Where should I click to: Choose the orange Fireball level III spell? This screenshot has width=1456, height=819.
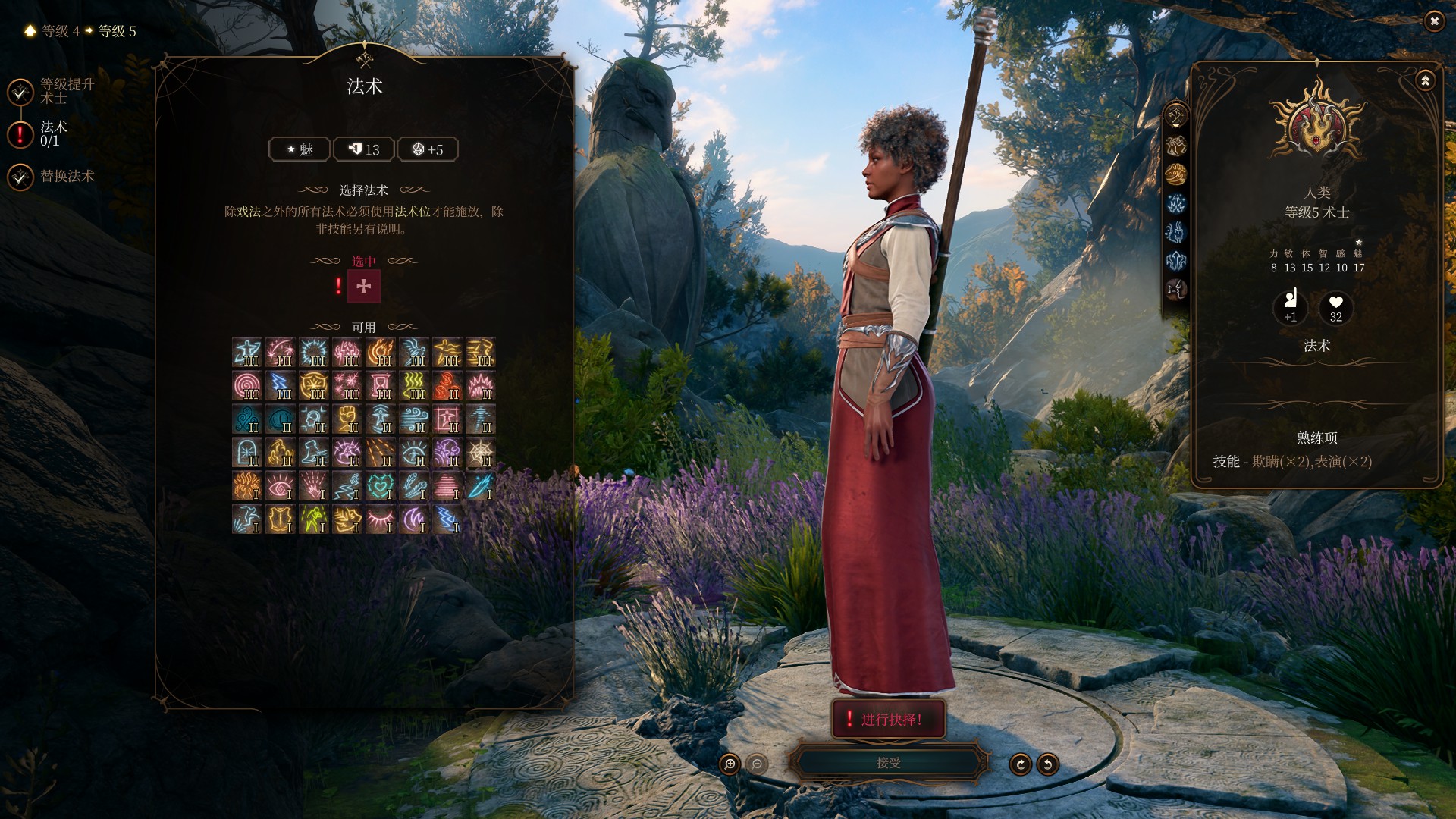381,353
